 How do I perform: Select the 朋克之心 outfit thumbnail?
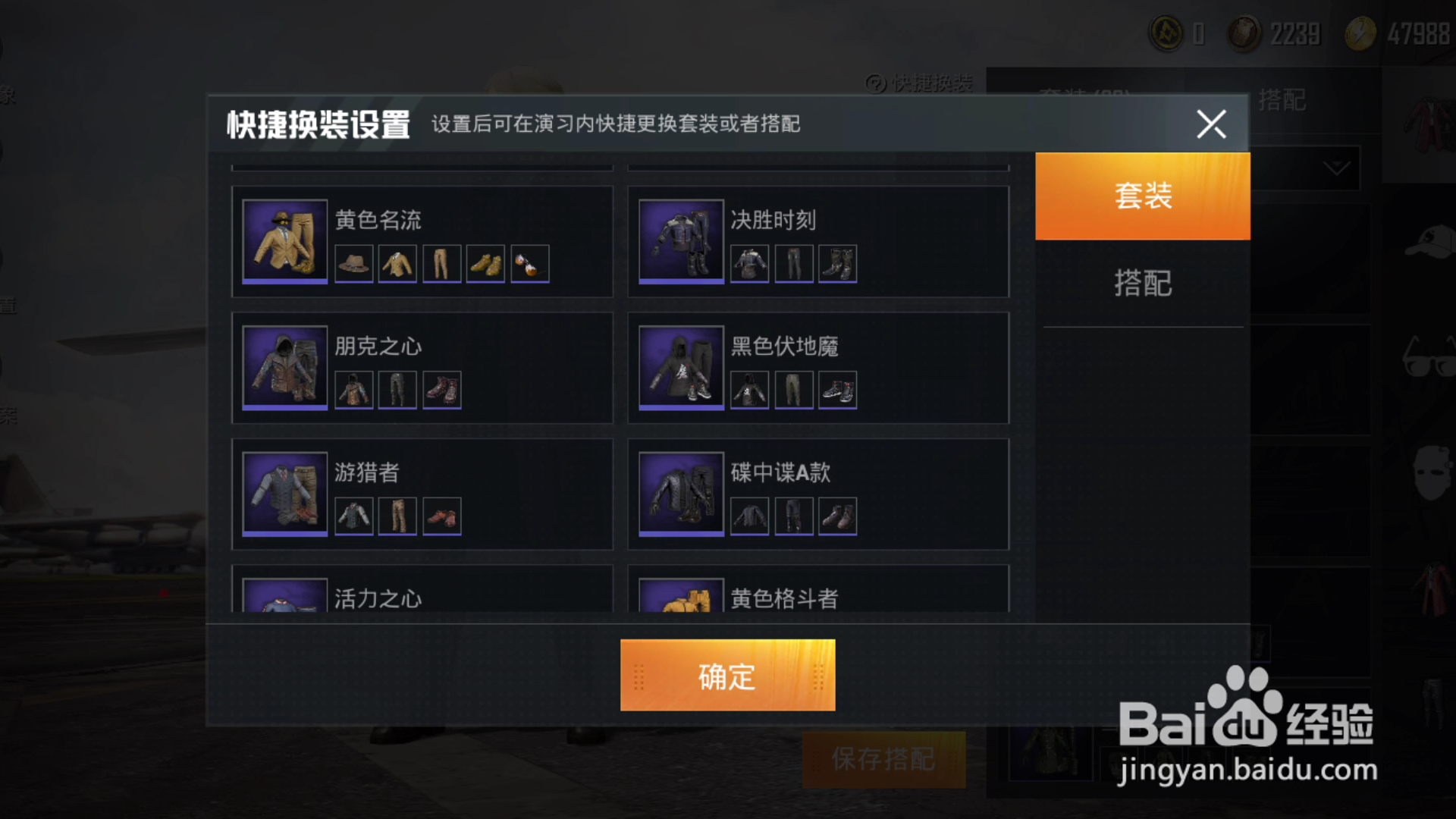[x=284, y=368]
